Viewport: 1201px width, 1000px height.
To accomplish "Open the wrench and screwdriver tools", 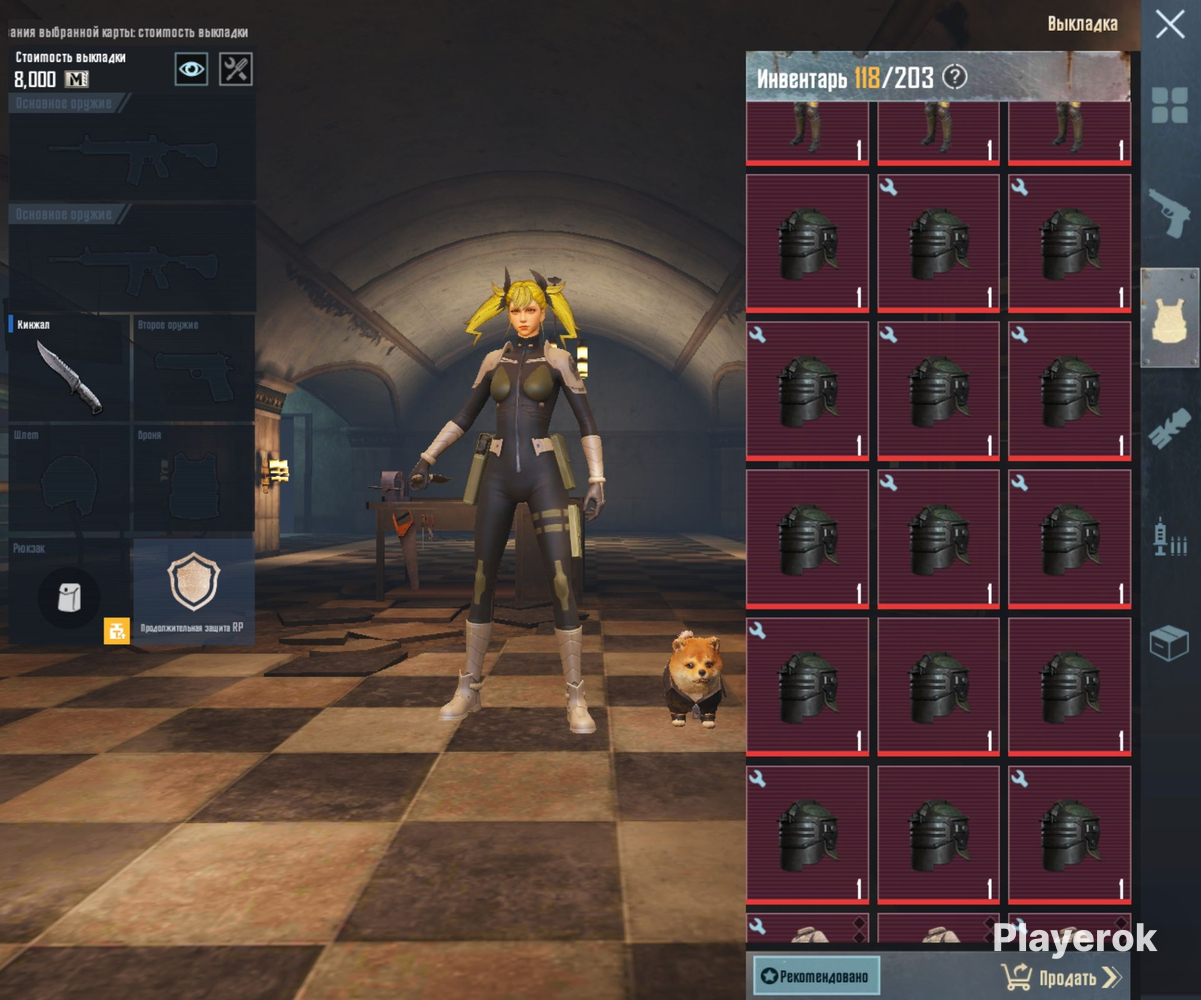I will [x=236, y=69].
